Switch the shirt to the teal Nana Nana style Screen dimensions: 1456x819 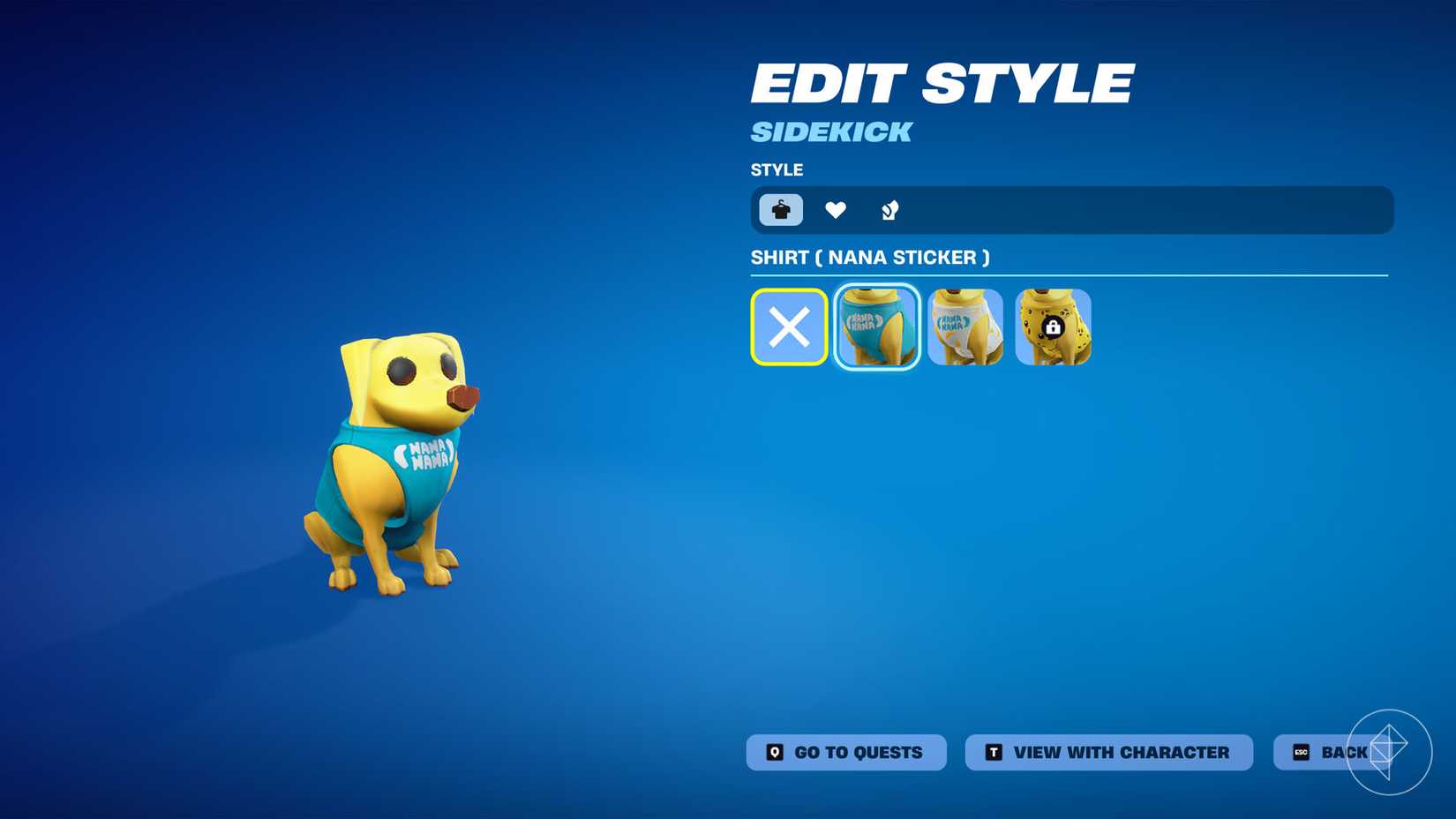(877, 327)
